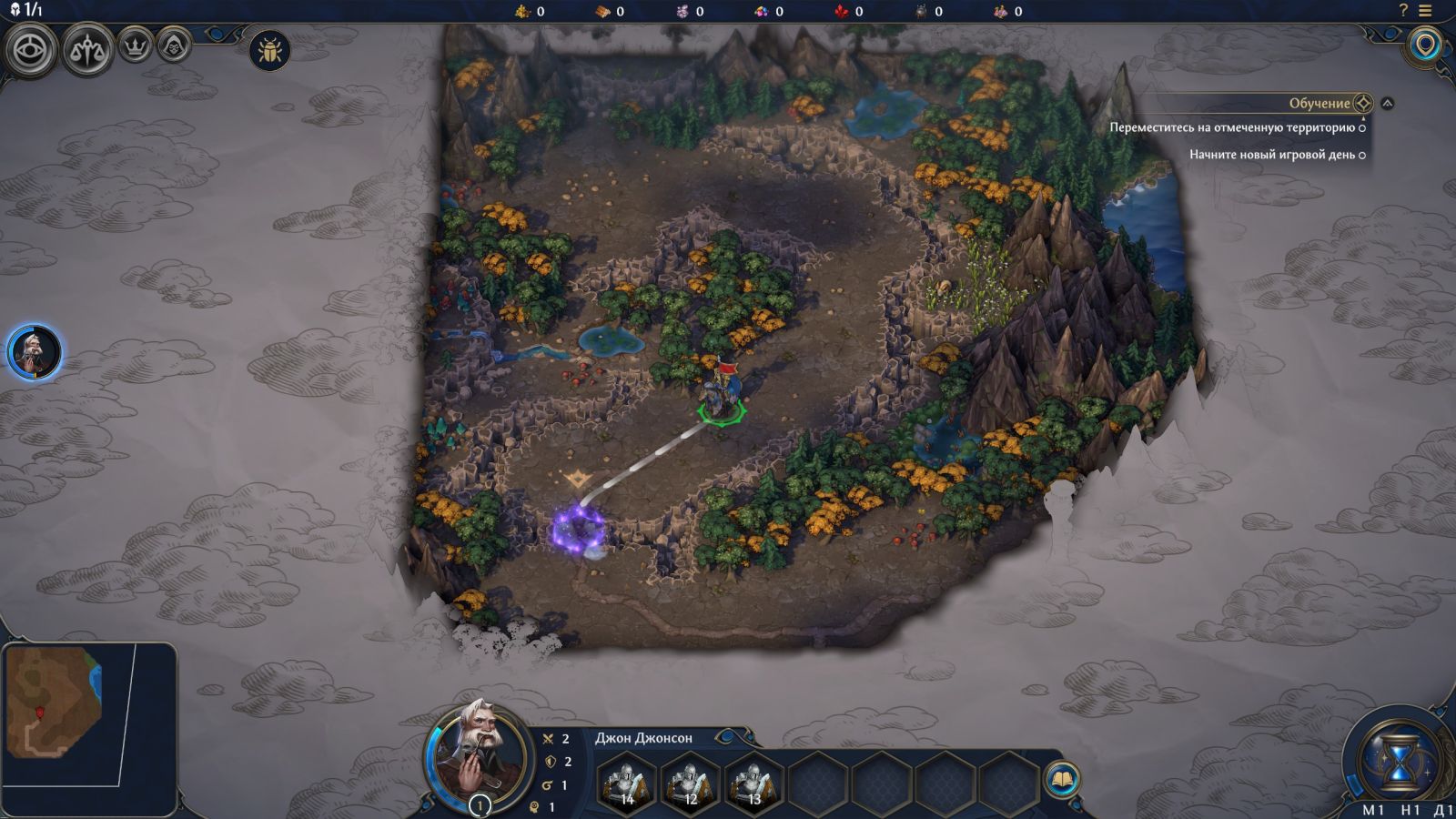Open the spellbook
Viewport: 1456px width, 819px height.
point(1062,779)
